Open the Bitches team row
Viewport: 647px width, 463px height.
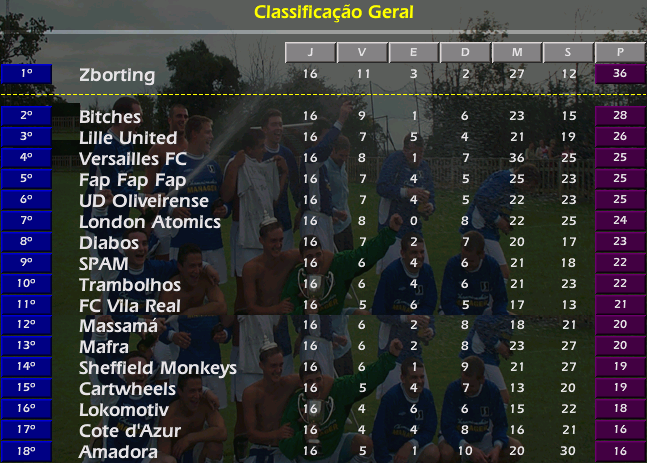click(109, 117)
